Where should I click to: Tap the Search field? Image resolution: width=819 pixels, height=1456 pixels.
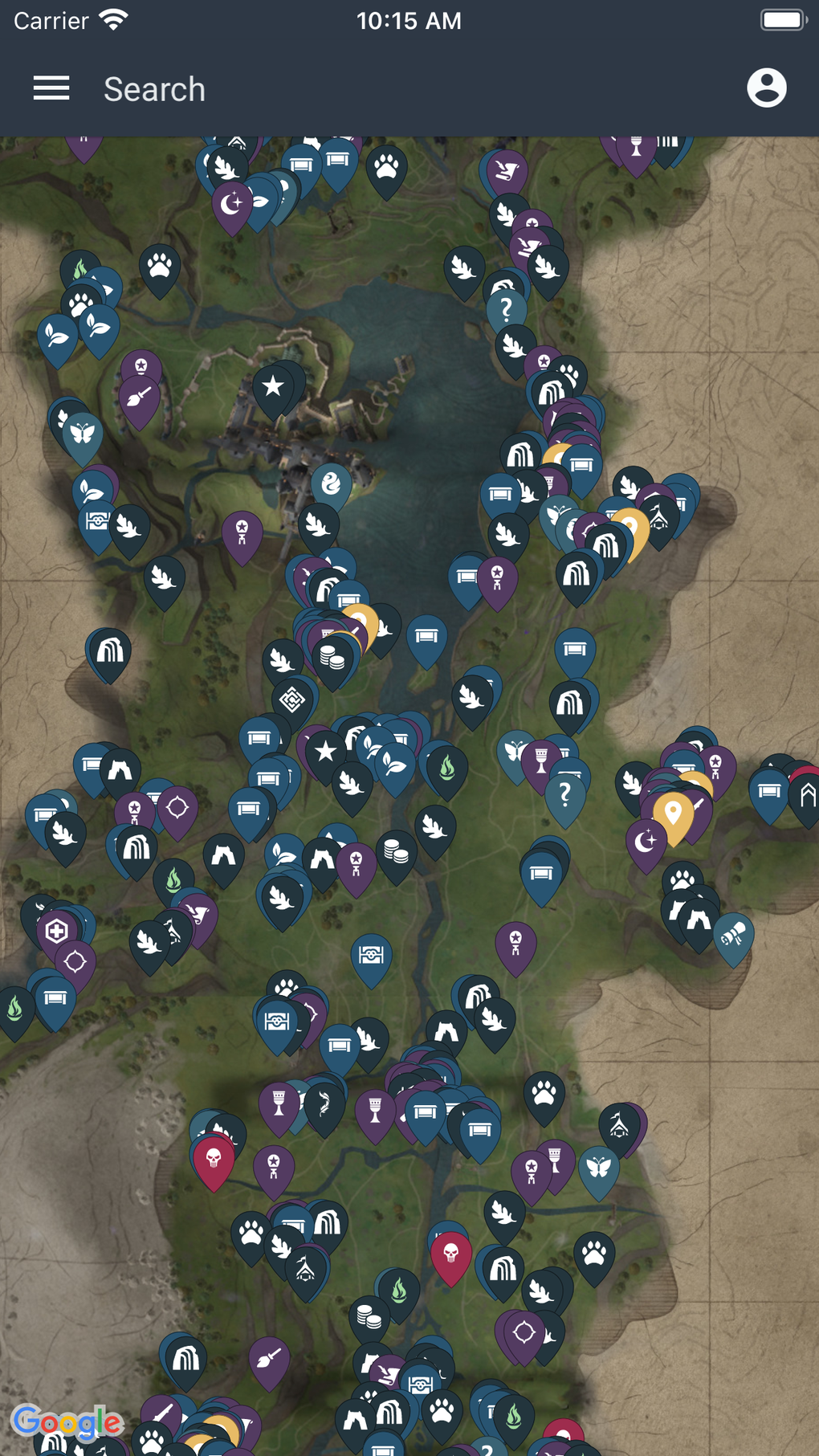(154, 89)
